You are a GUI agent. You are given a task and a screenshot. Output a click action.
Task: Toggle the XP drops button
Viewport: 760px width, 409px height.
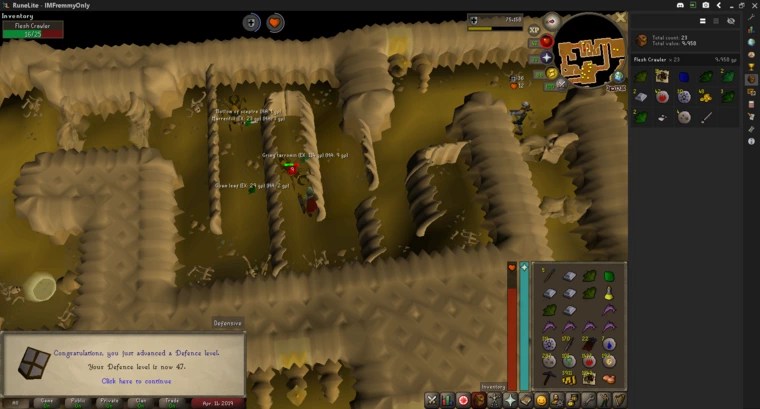pyautogui.click(x=534, y=30)
